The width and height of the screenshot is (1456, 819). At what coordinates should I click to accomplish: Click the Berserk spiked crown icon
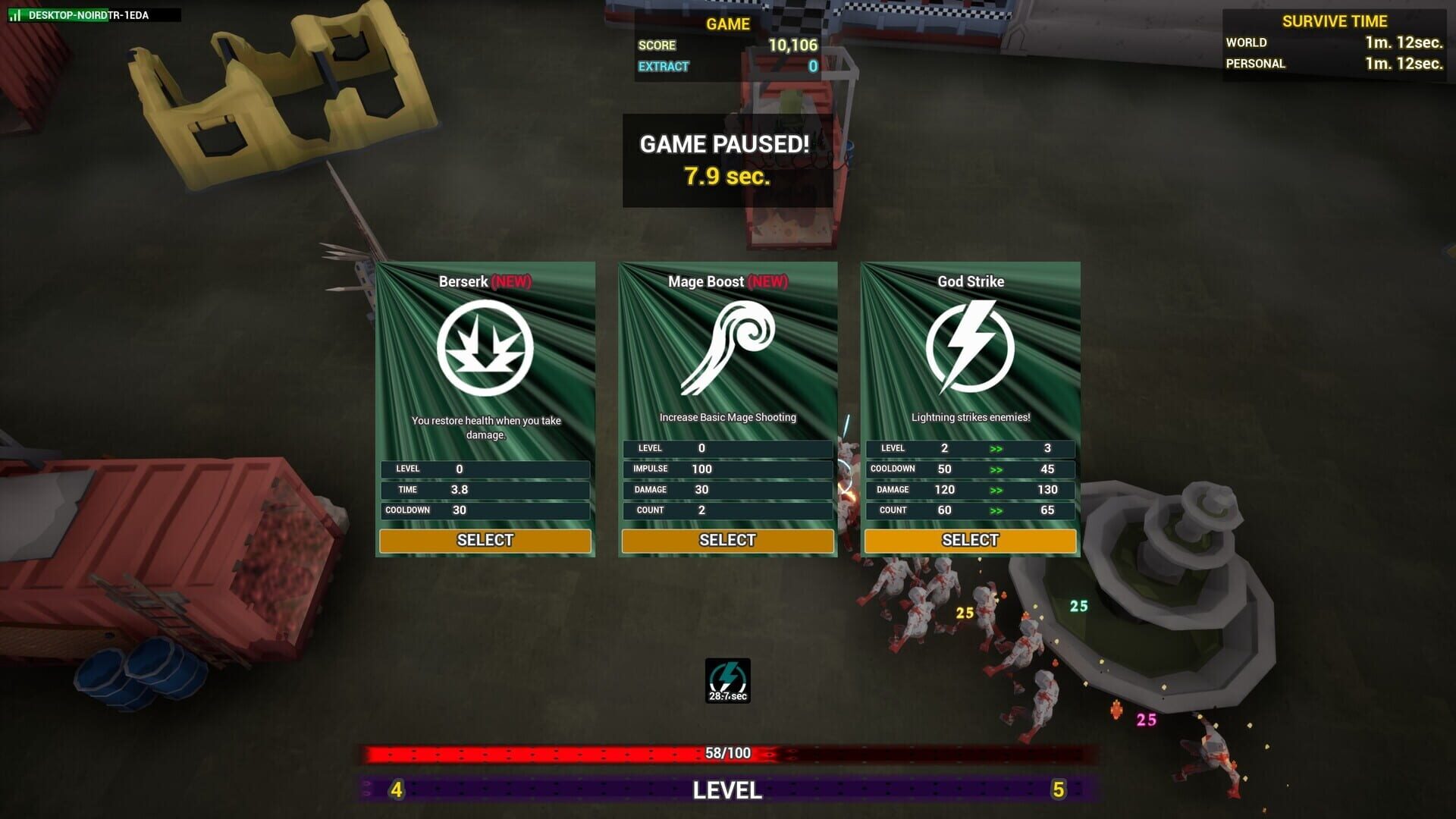coord(485,346)
